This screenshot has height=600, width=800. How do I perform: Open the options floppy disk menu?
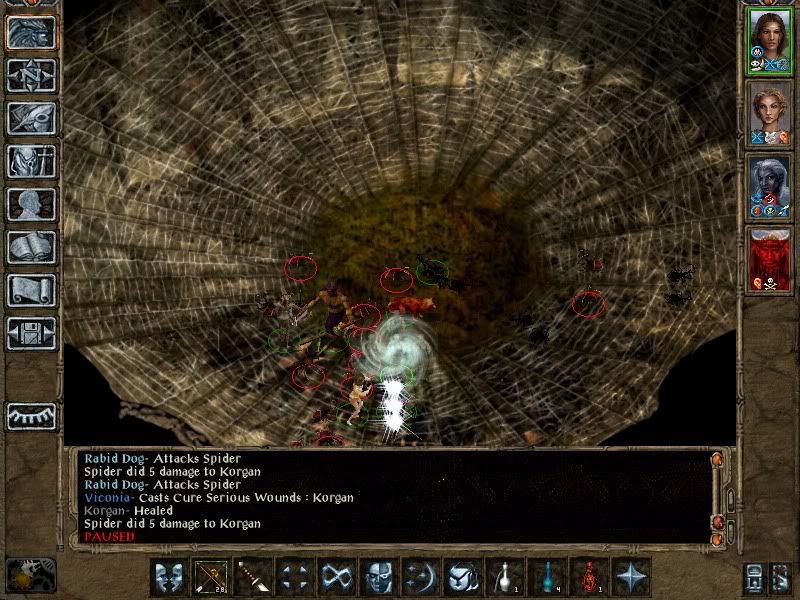[x=31, y=333]
